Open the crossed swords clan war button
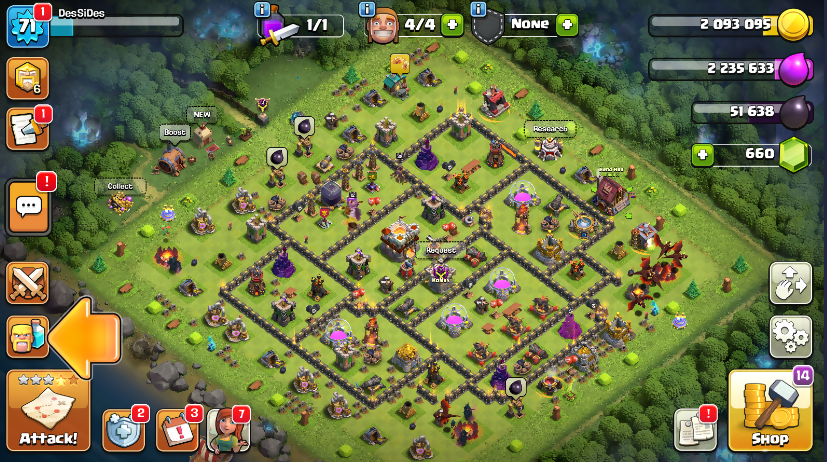 point(27,283)
